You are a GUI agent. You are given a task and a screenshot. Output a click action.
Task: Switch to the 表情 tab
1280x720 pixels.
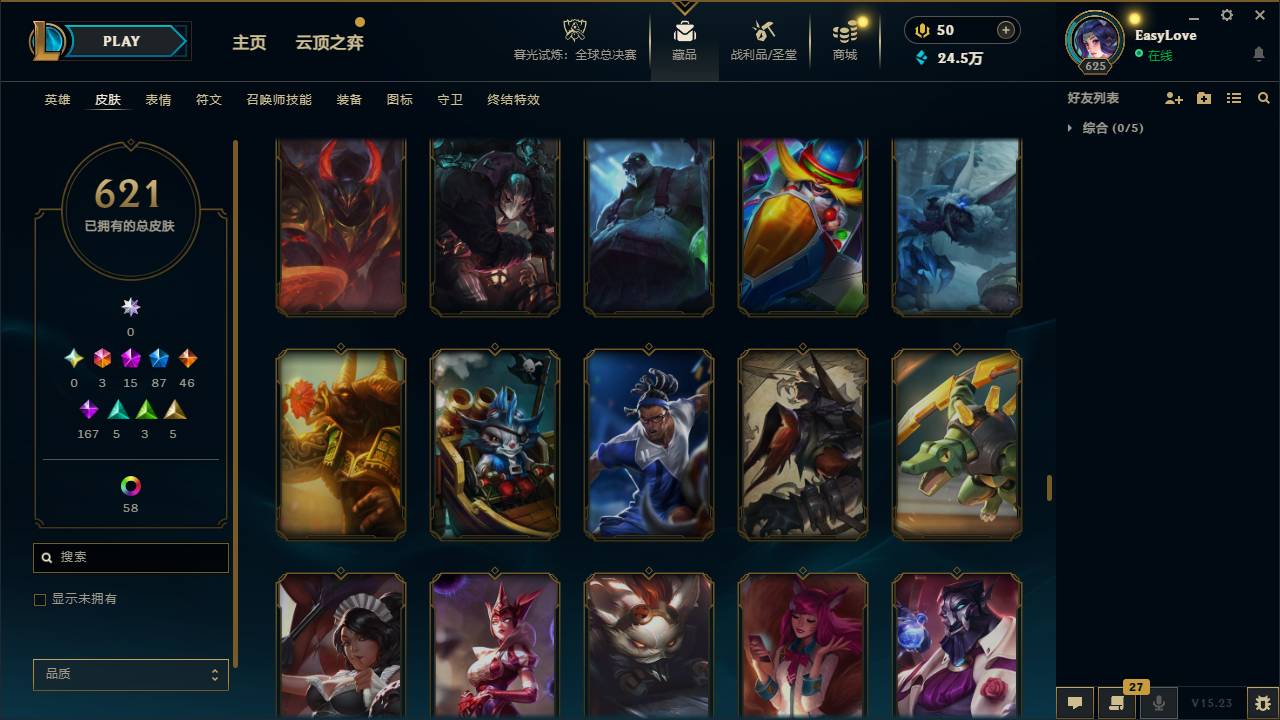(158, 99)
